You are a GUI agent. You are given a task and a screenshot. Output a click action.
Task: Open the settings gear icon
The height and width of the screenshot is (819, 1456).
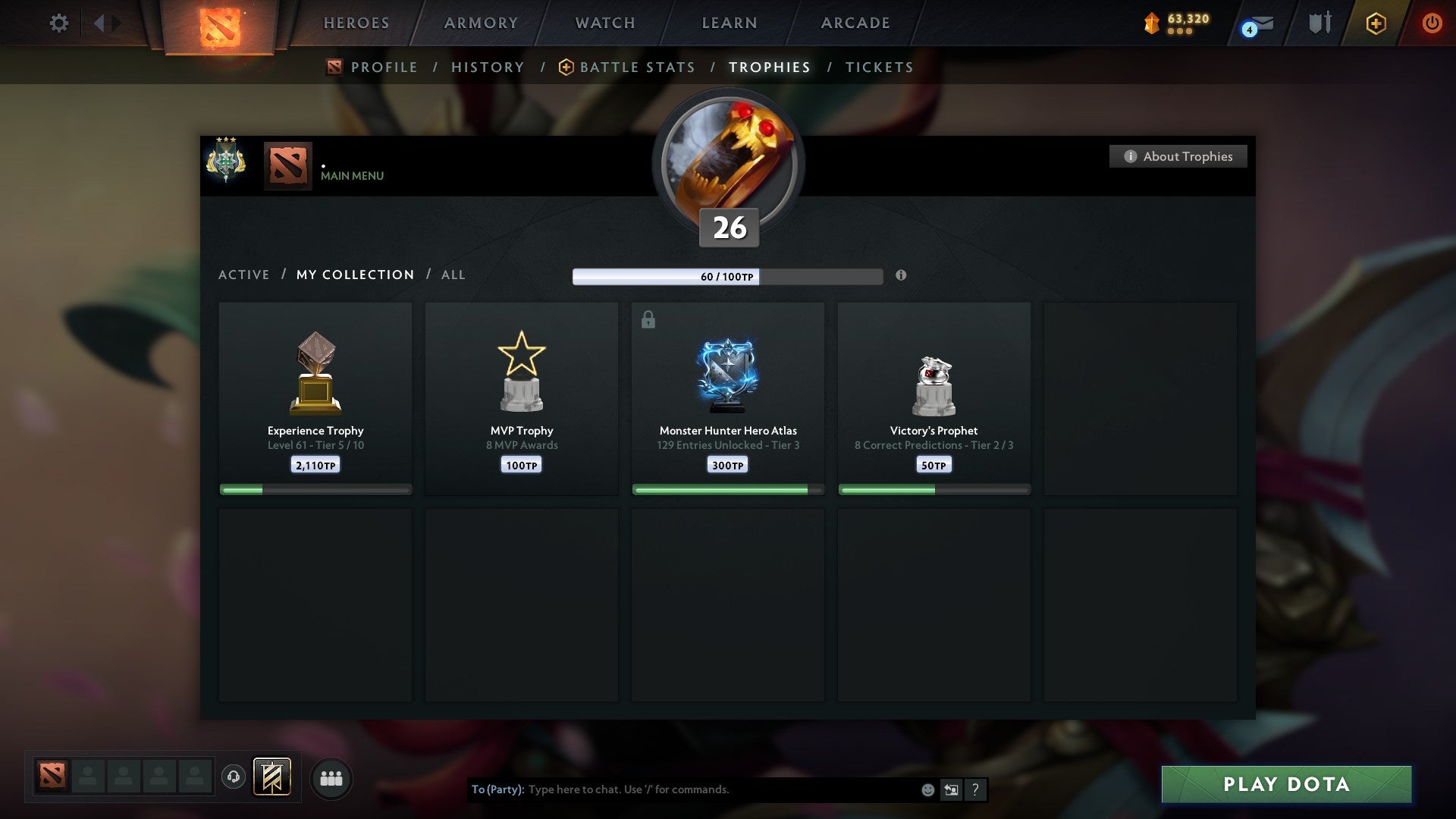tap(58, 23)
